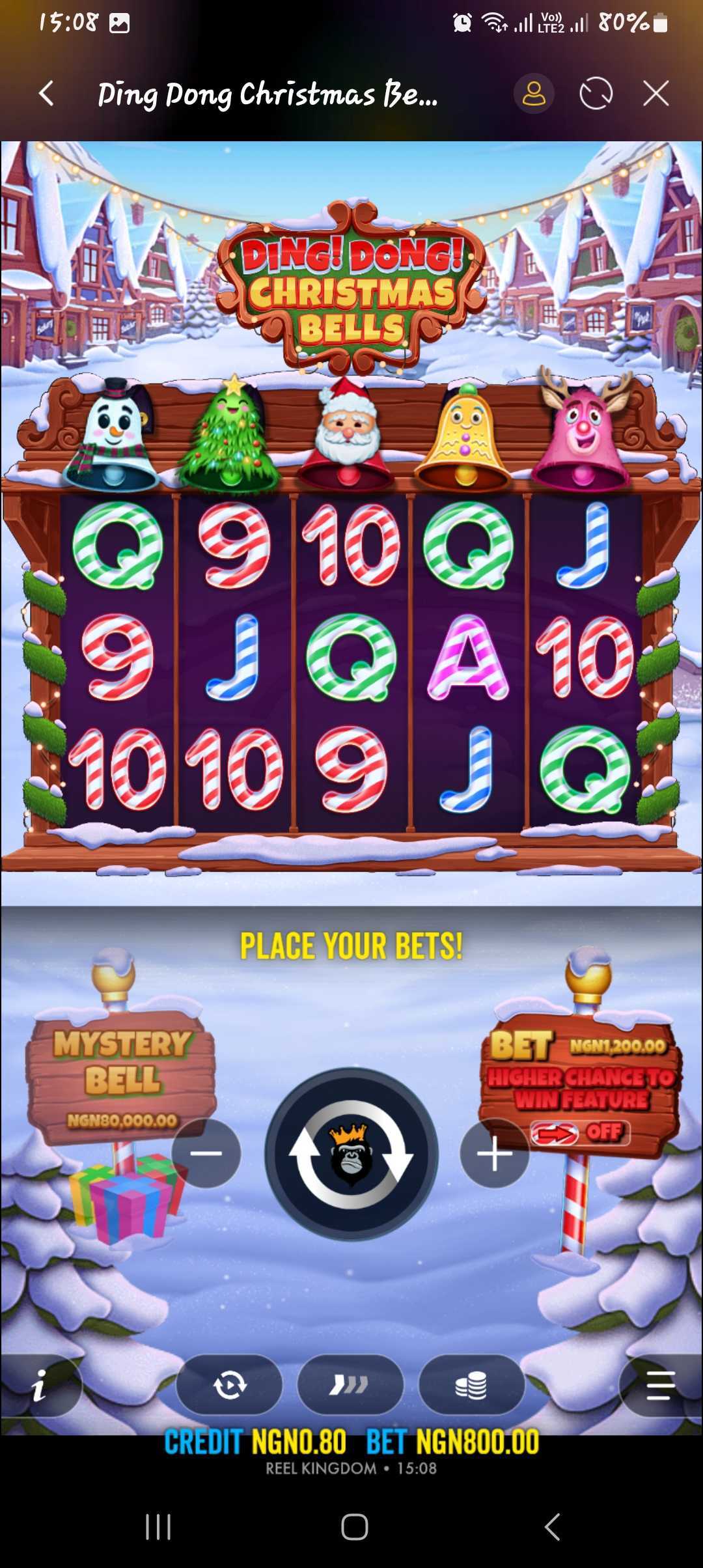The height and width of the screenshot is (1568, 703).
Task: Buy the Mystery Bell feature
Action: [122, 1076]
